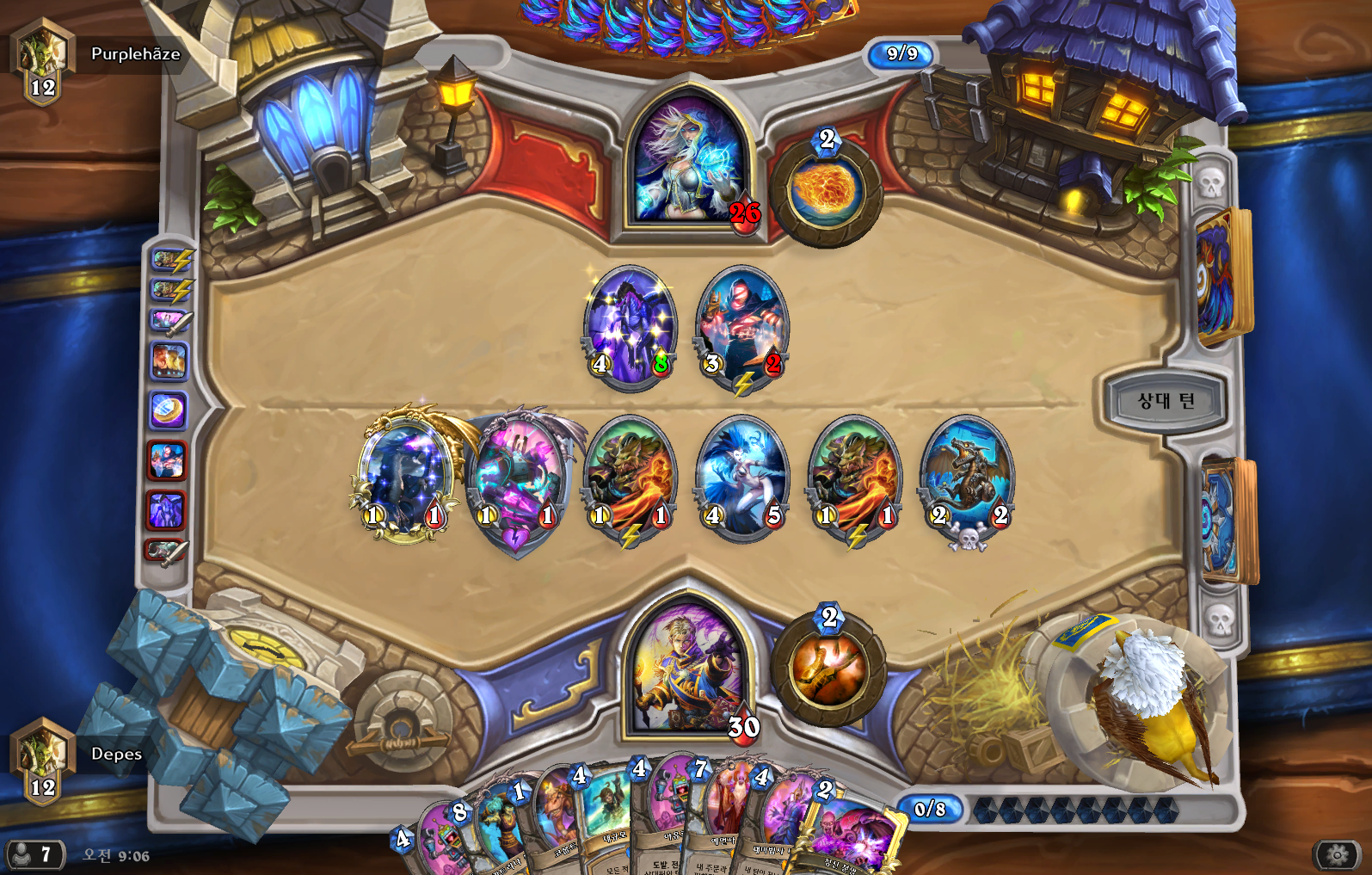
Task: Open the gear settings menu
Action: click(1337, 854)
